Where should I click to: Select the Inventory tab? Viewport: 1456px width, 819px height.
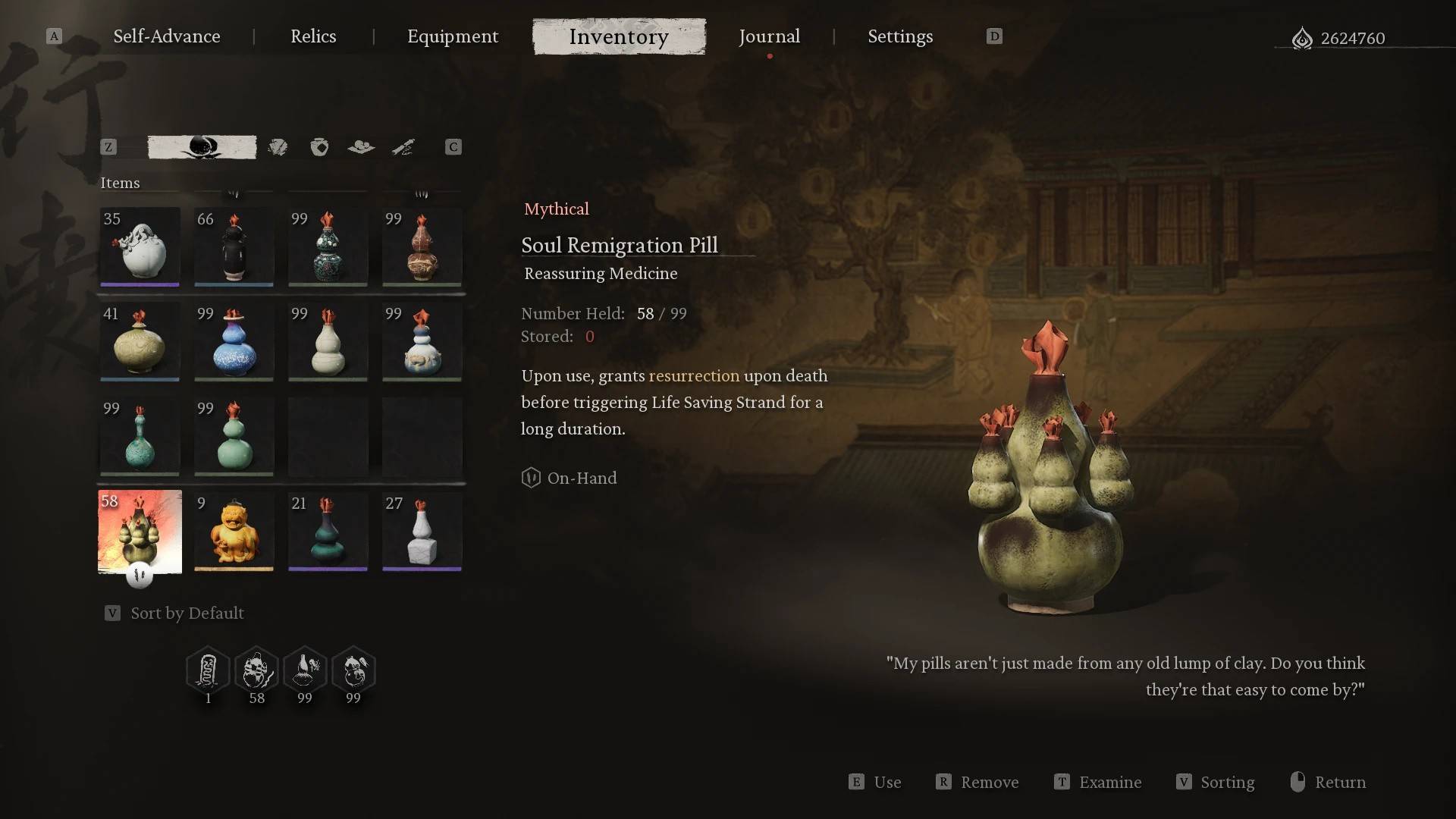click(x=619, y=36)
